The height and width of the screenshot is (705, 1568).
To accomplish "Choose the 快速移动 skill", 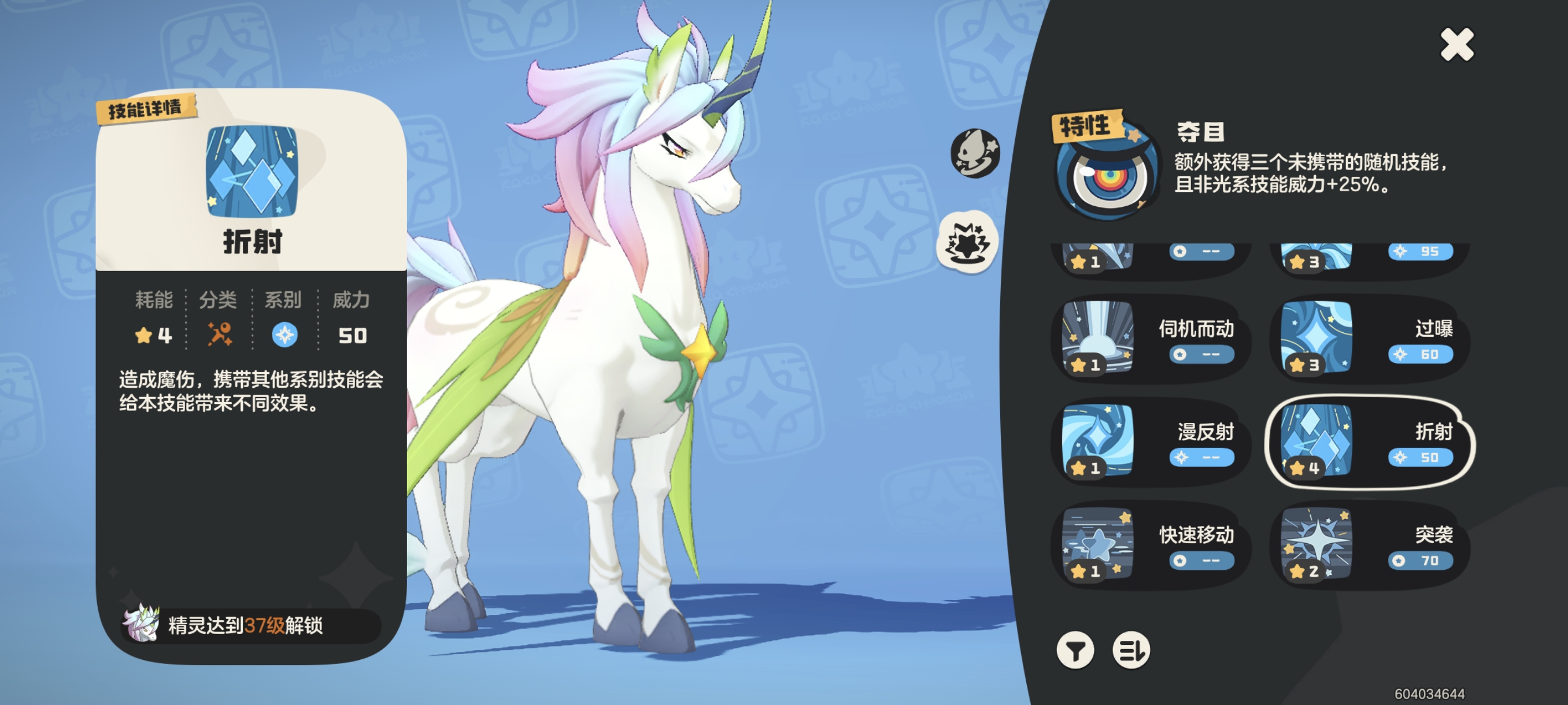I will pyautogui.click(x=1150, y=545).
